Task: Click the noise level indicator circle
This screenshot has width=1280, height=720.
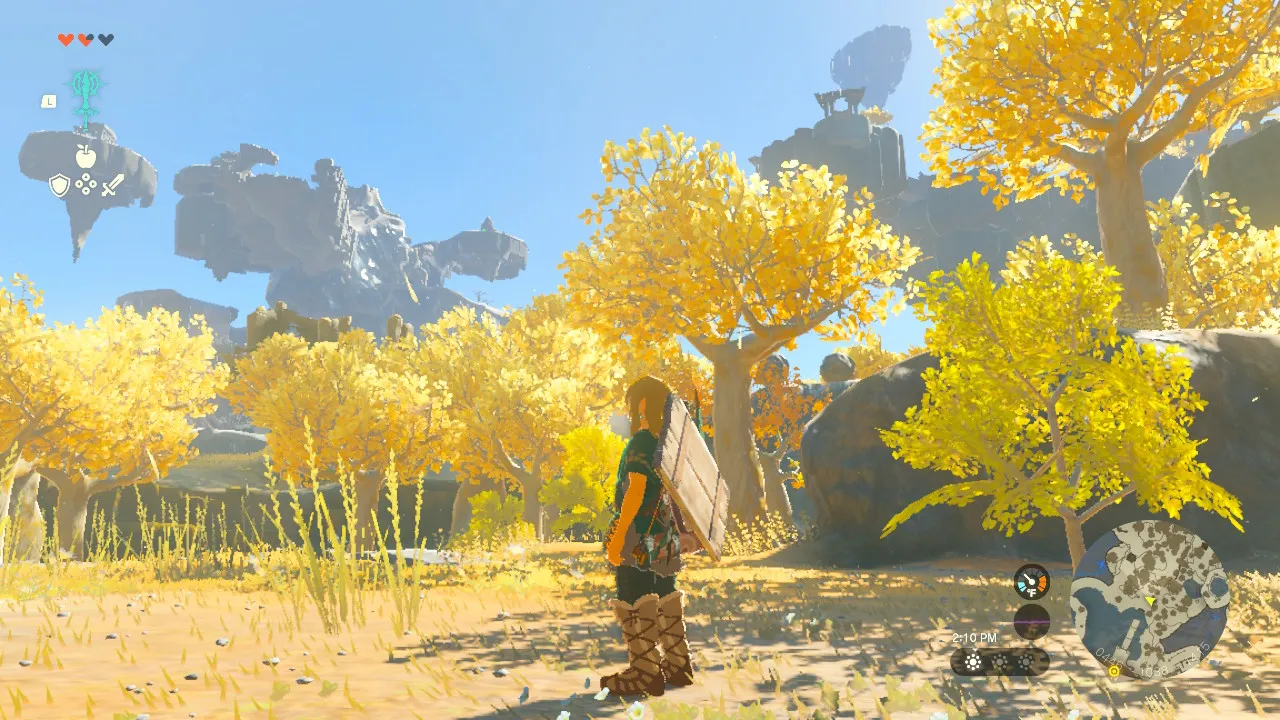Action: tap(1031, 620)
